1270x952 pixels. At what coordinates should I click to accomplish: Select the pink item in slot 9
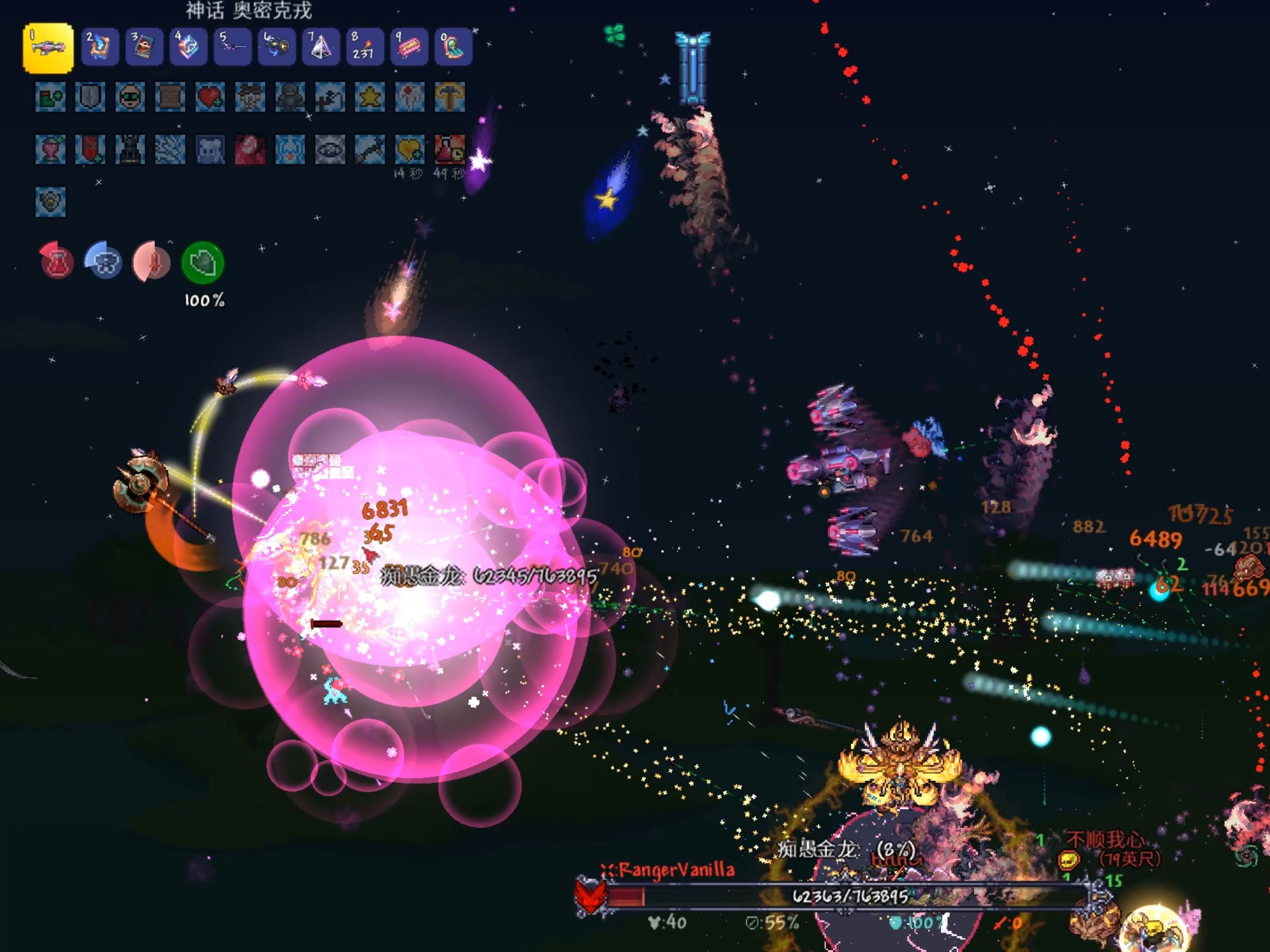click(409, 46)
